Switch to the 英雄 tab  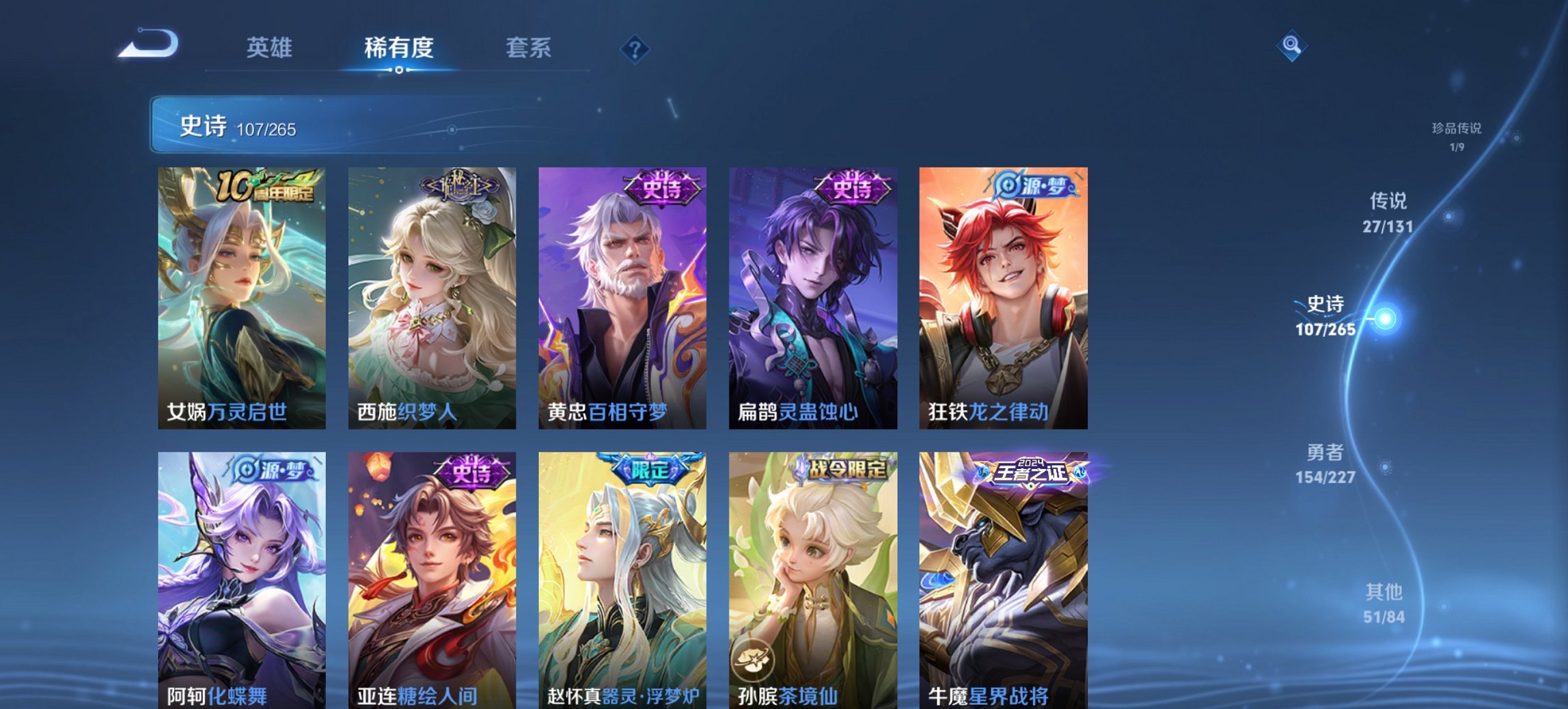(273, 48)
